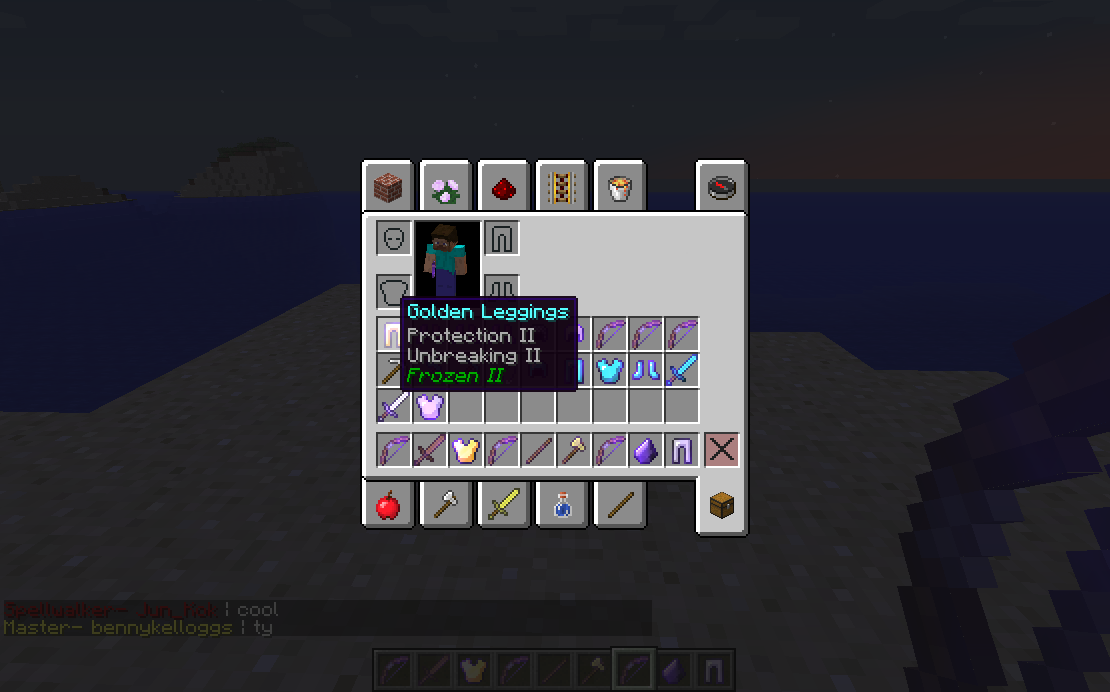This screenshot has width=1110, height=692.
Task: Open the Brewing potion bottle tab
Action: pos(561,506)
